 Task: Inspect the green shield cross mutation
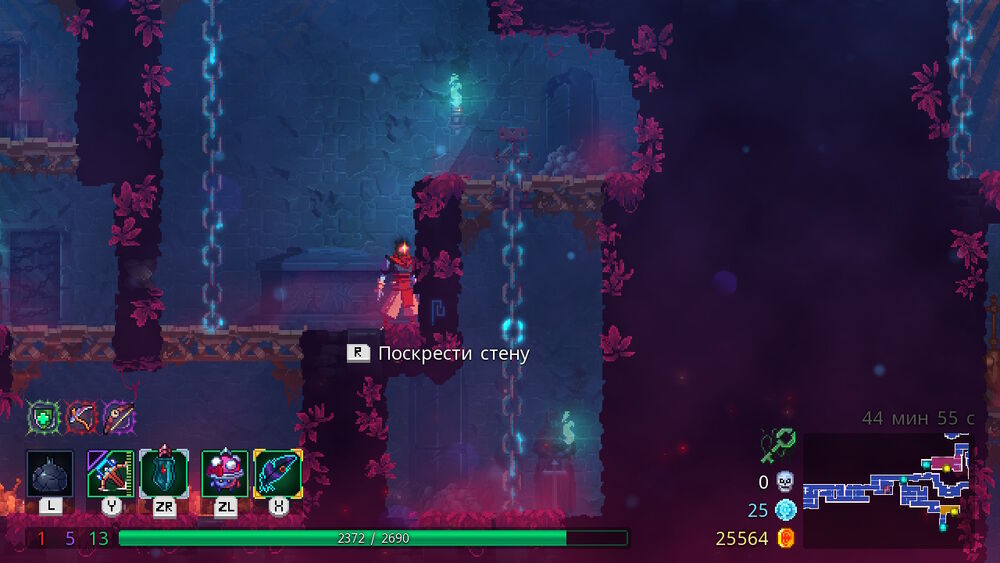[44, 416]
